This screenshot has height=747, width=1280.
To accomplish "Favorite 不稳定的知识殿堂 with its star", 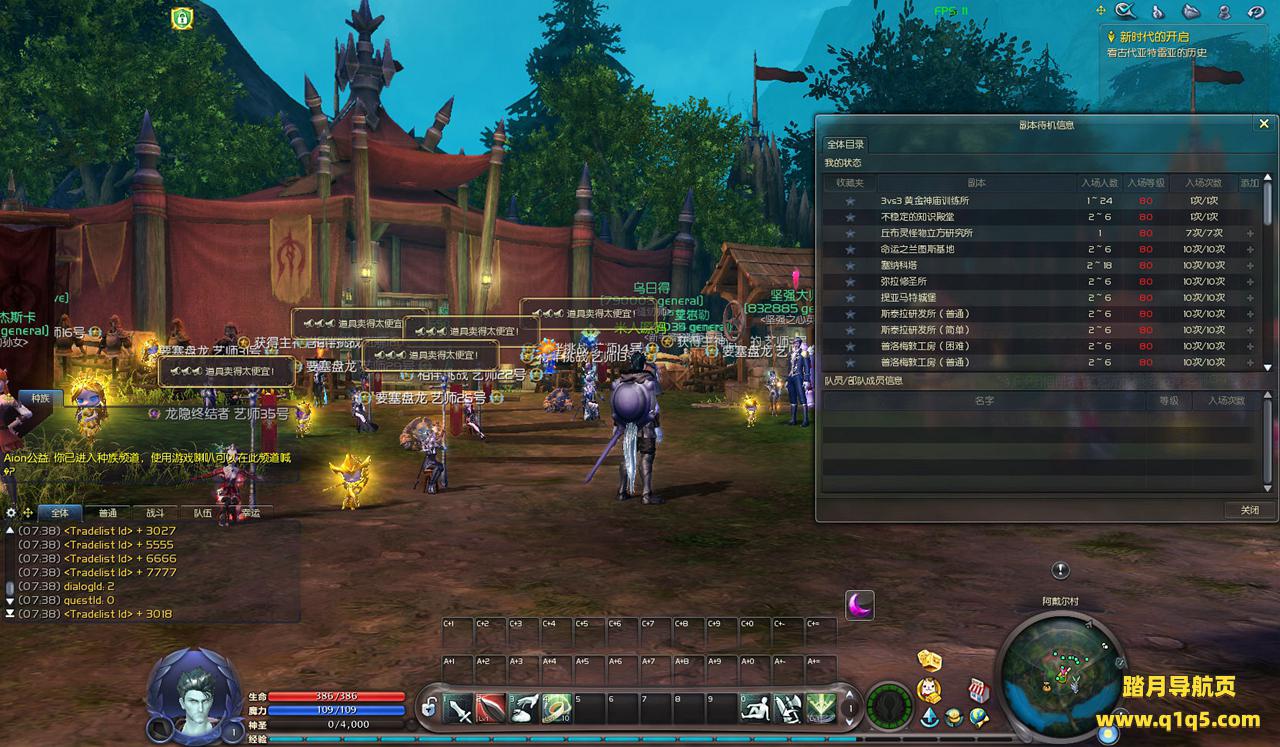I will [850, 217].
